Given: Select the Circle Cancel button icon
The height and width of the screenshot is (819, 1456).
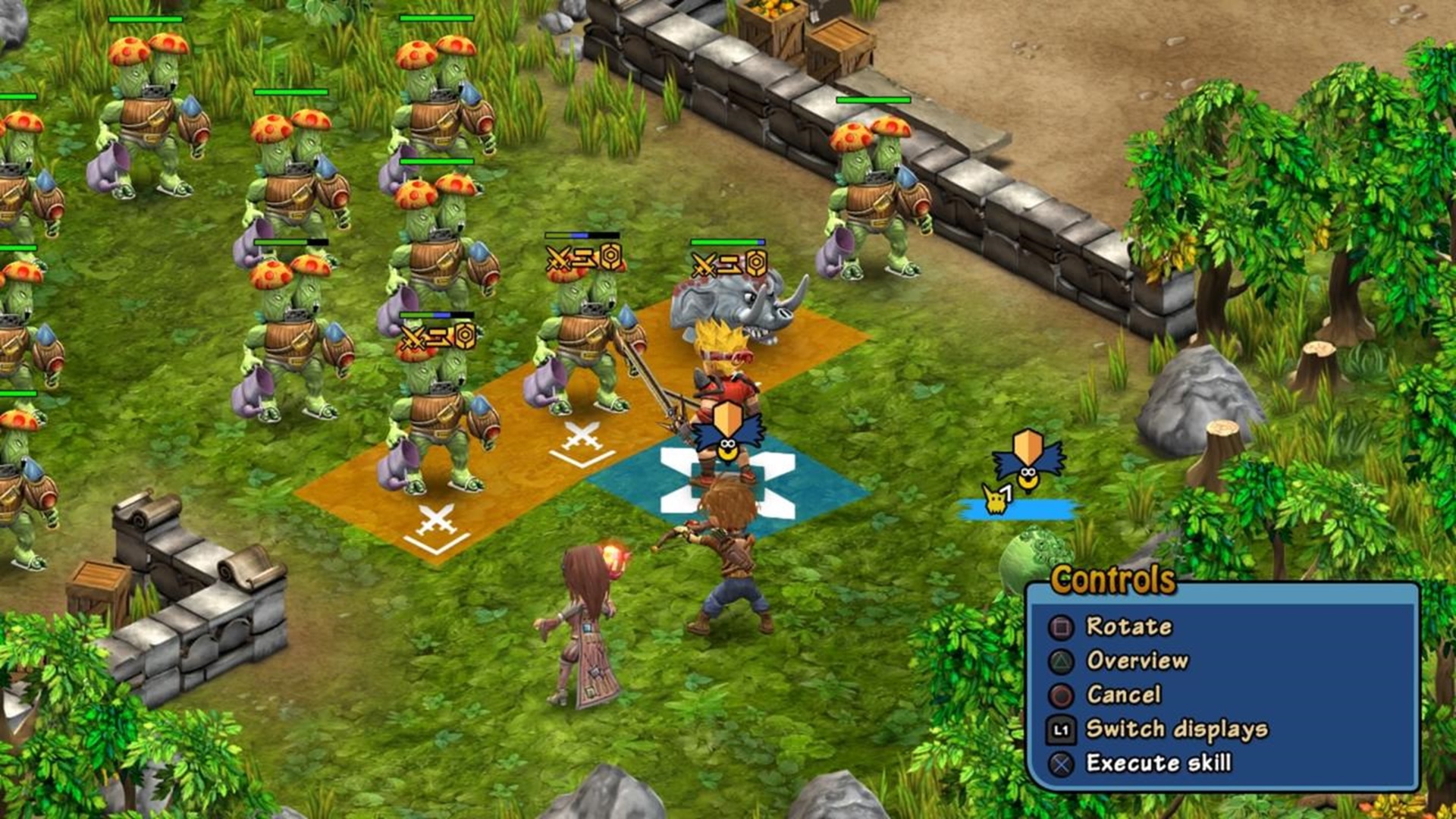Looking at the screenshot, I should (1063, 694).
